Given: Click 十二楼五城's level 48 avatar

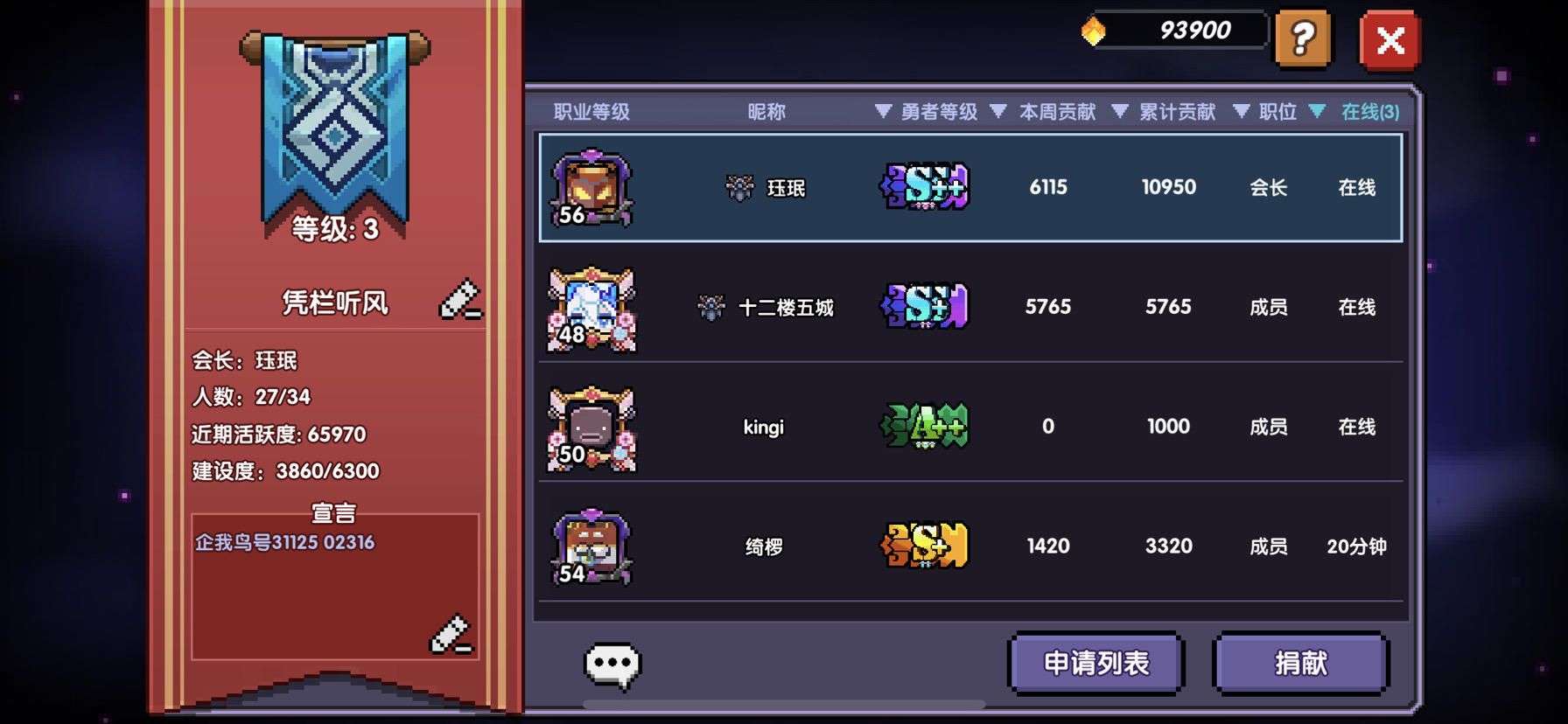Looking at the screenshot, I should pyautogui.click(x=592, y=308).
